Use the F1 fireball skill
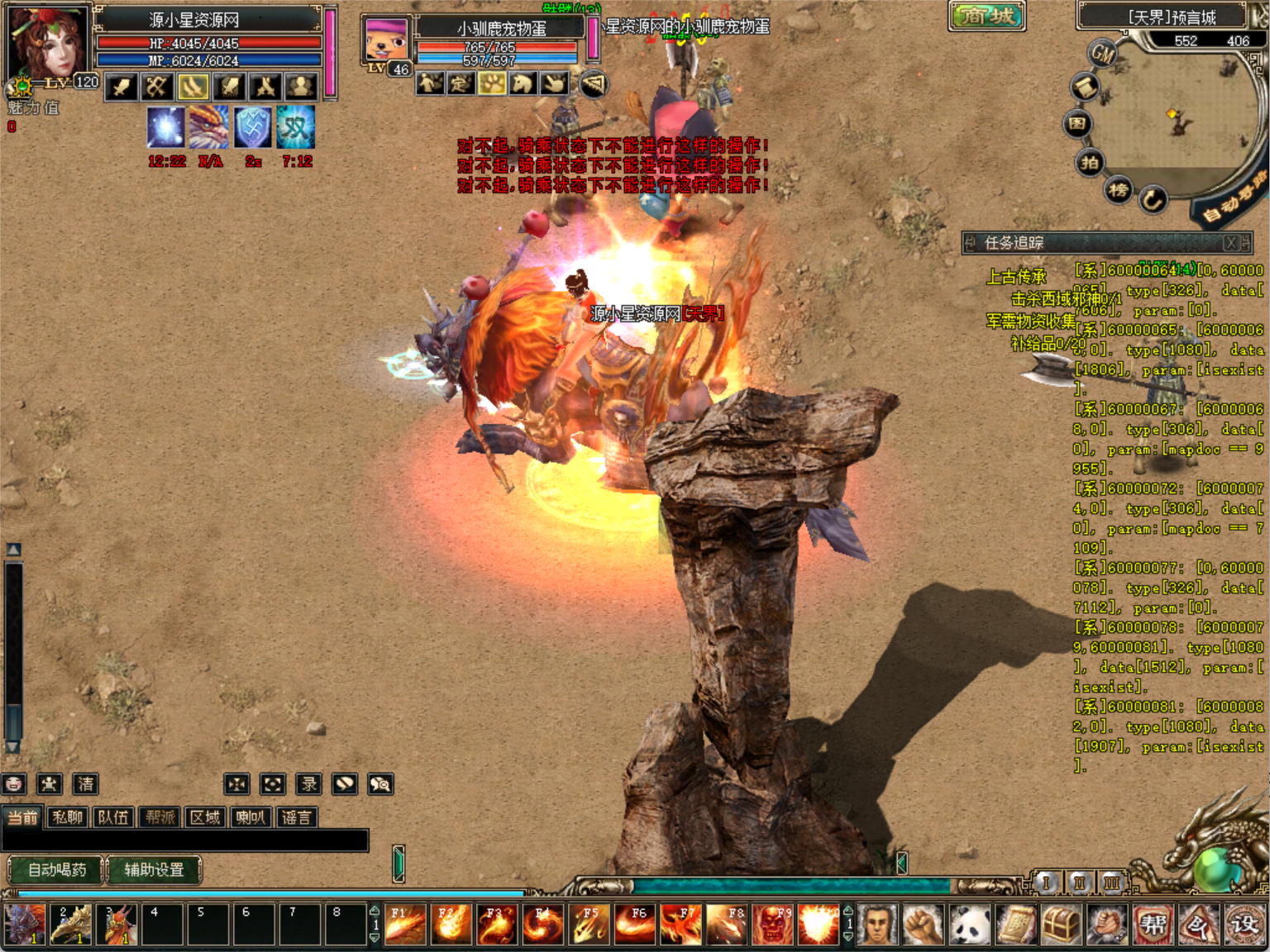The height and width of the screenshot is (952, 1270). (405, 924)
